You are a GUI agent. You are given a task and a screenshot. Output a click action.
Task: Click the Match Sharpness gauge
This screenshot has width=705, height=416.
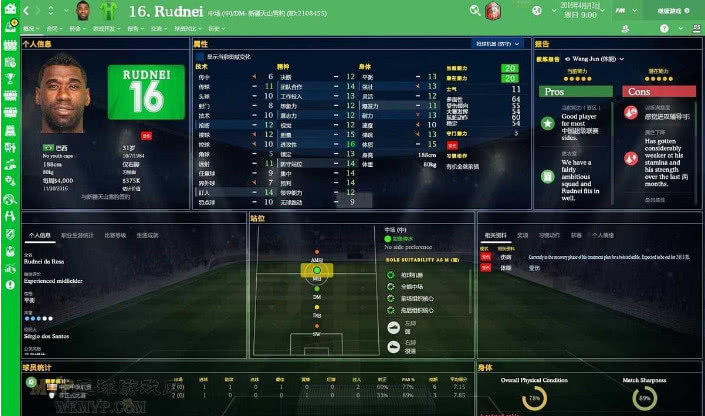click(x=644, y=400)
